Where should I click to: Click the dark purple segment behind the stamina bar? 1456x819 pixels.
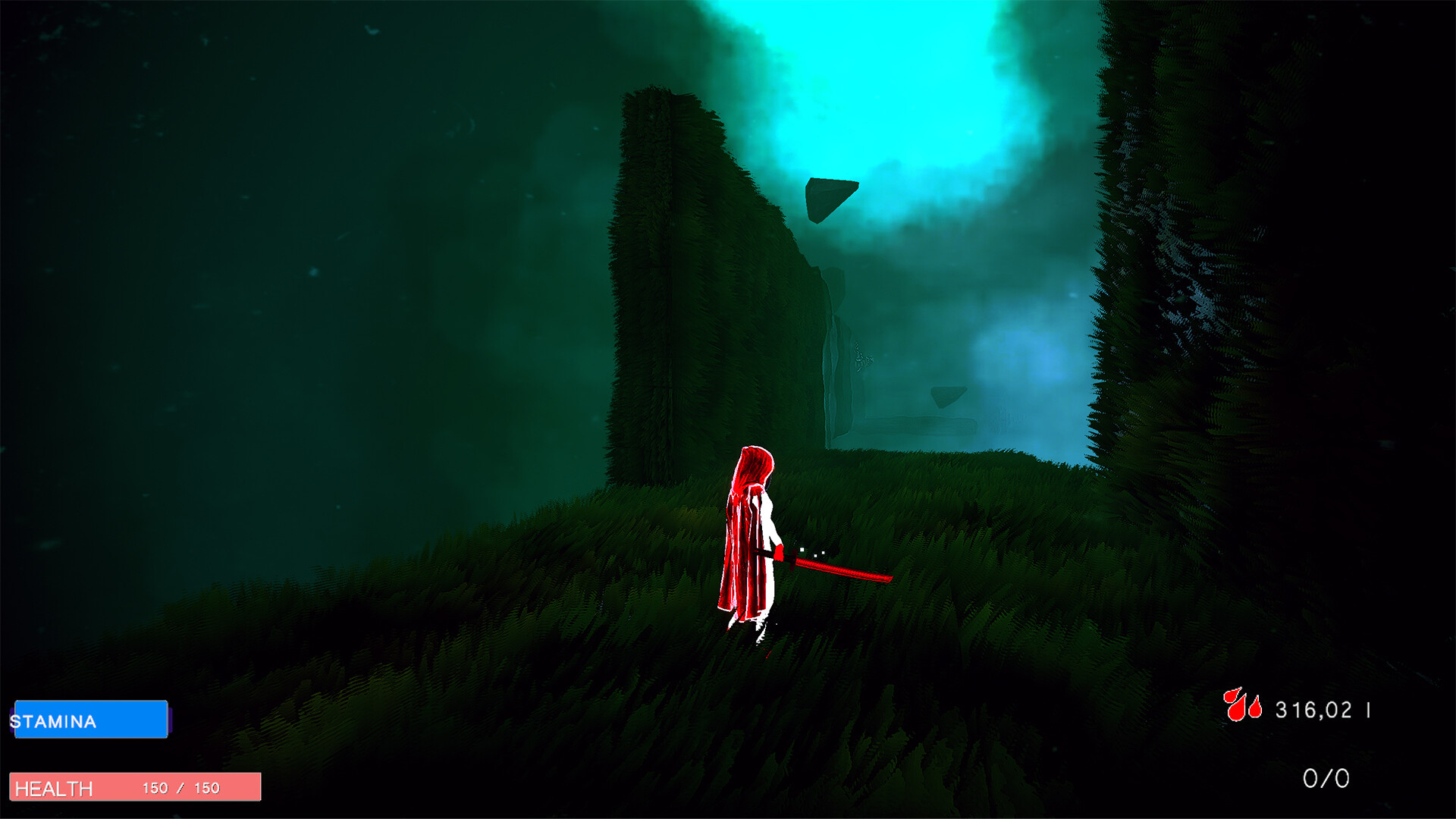click(171, 720)
